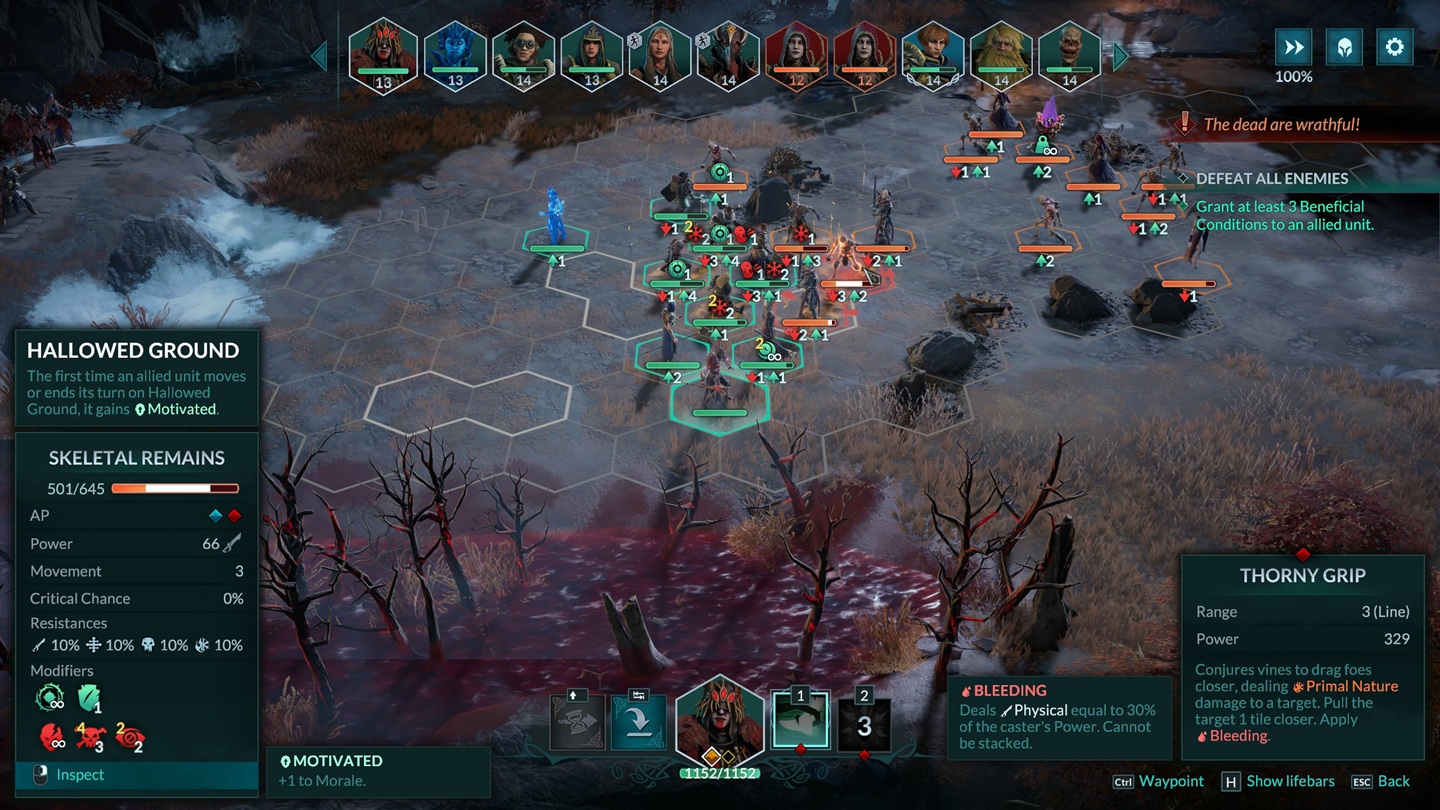Click the ability on three-turn cooldown

[864, 724]
